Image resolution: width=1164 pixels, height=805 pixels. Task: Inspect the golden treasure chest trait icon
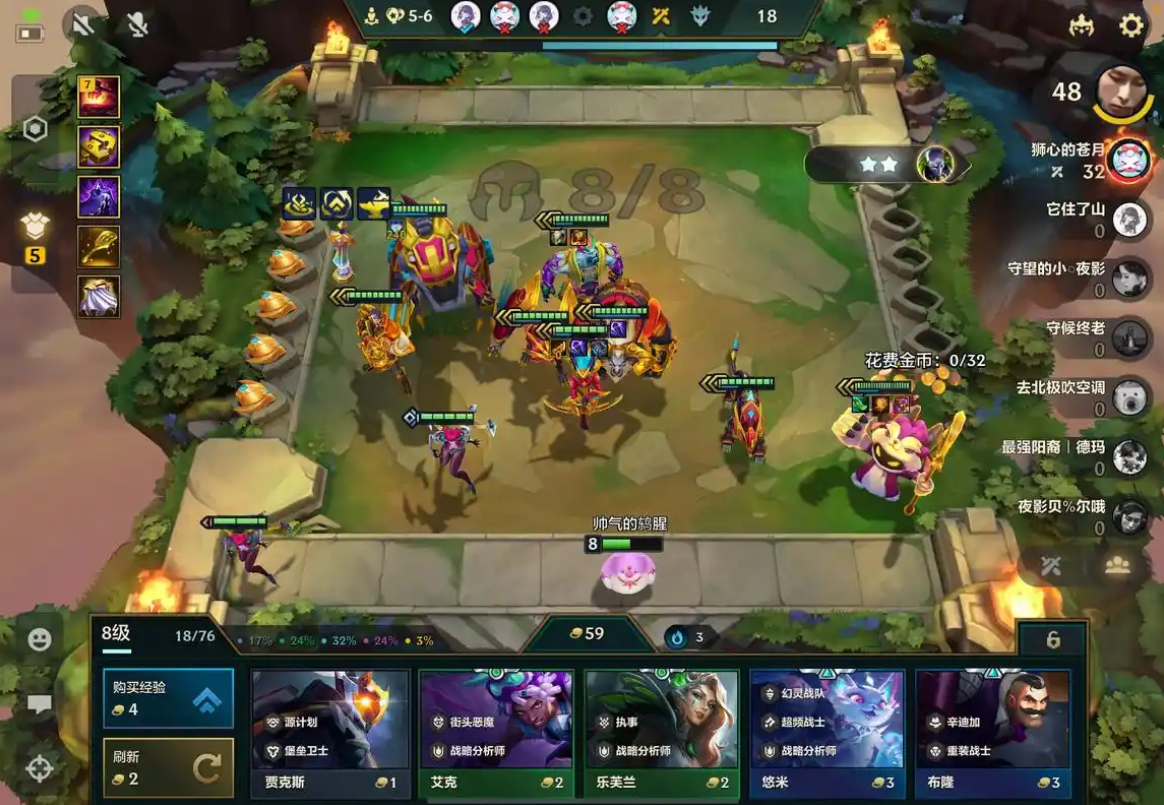point(99,147)
